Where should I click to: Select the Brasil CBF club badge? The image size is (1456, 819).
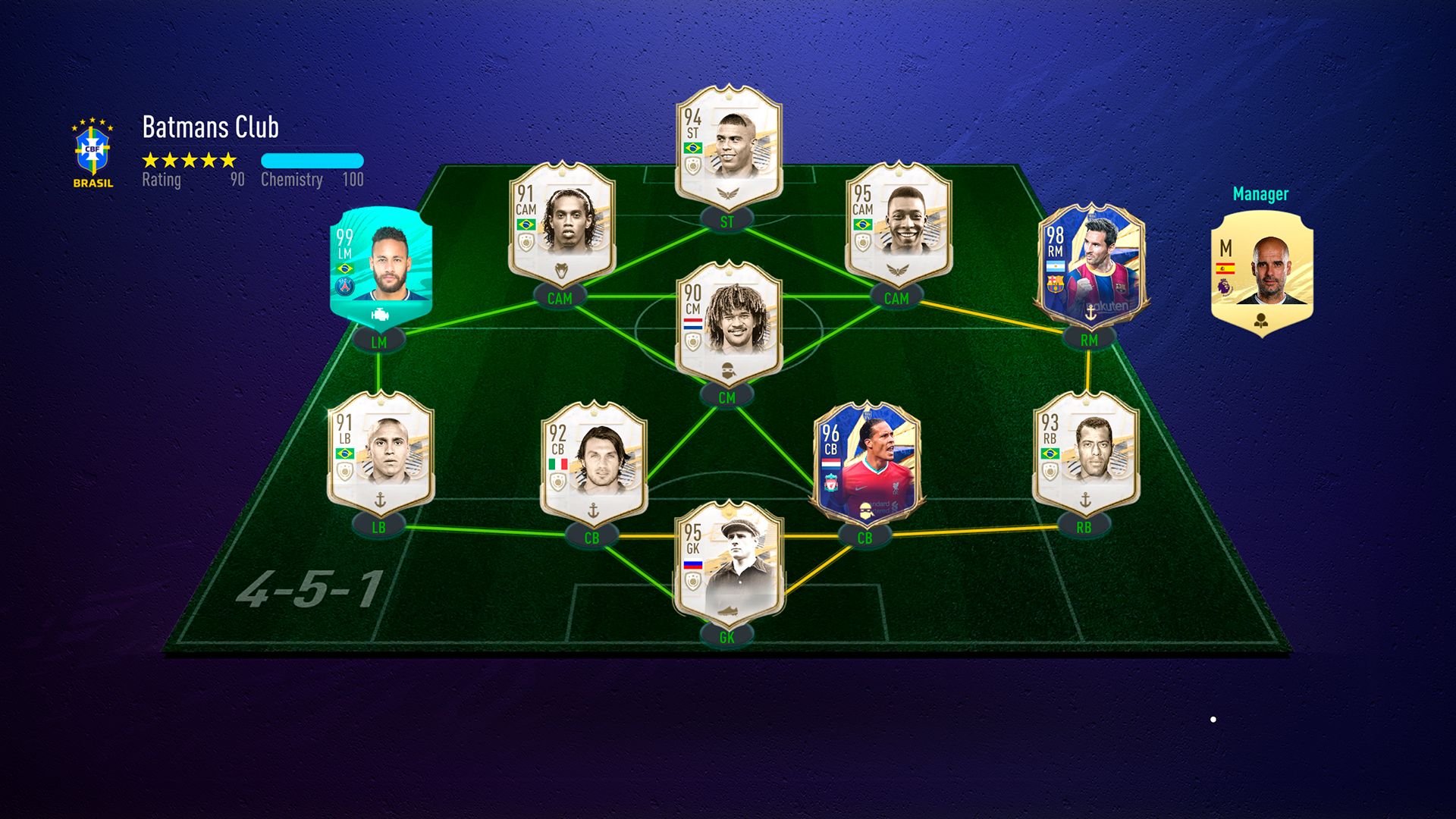[x=89, y=148]
